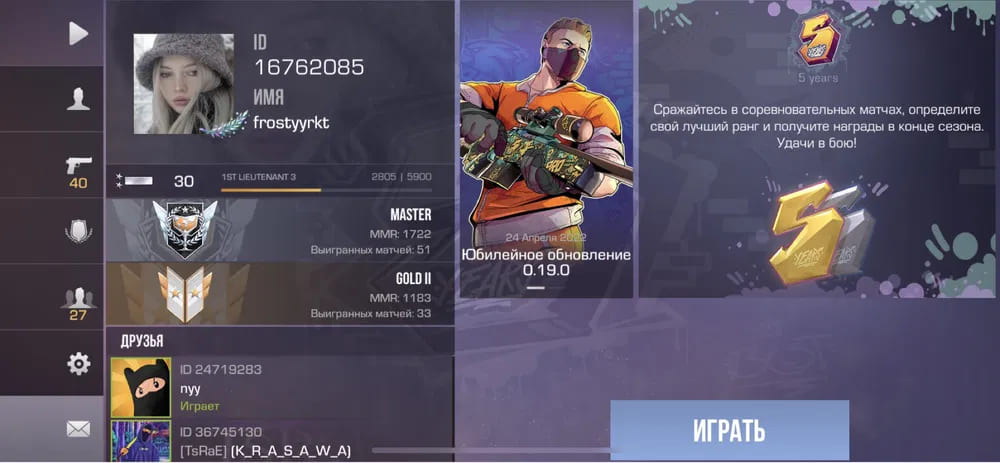1000x463 pixels.
Task: Click the frostyyrkt profile avatar
Action: point(177,85)
